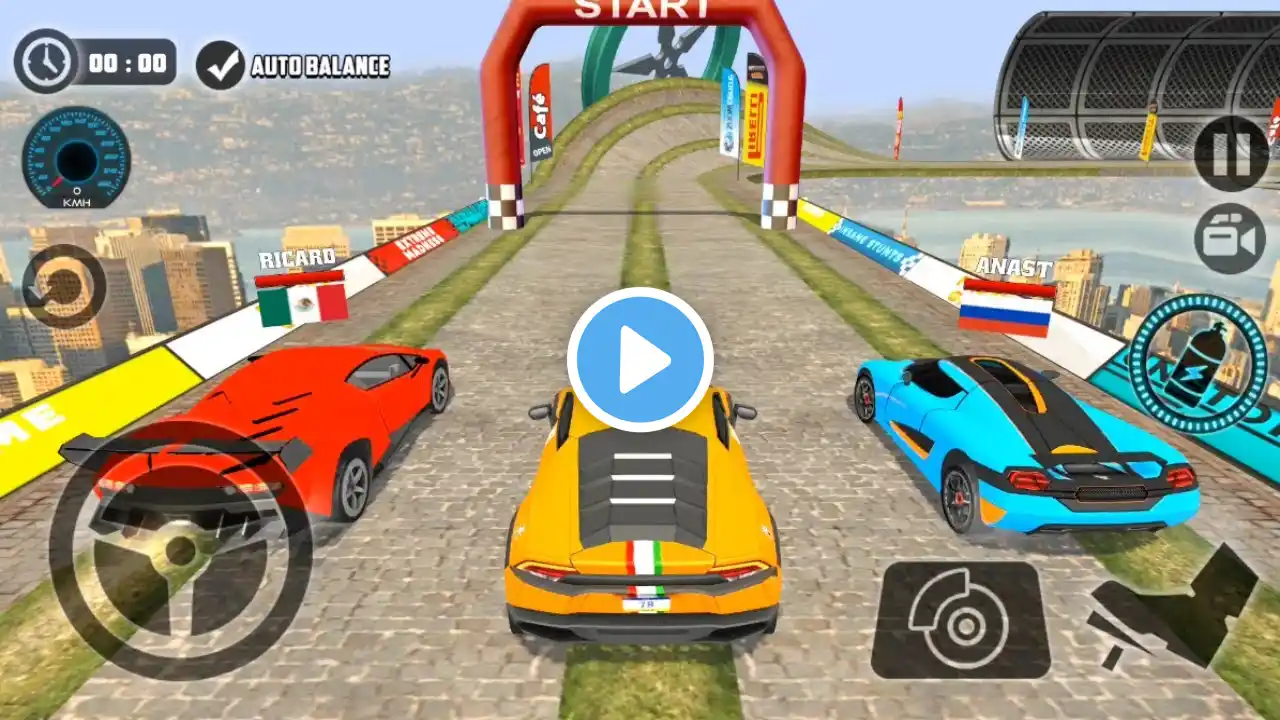Pause the race
Screen dimensions: 1280x720
pos(1230,153)
